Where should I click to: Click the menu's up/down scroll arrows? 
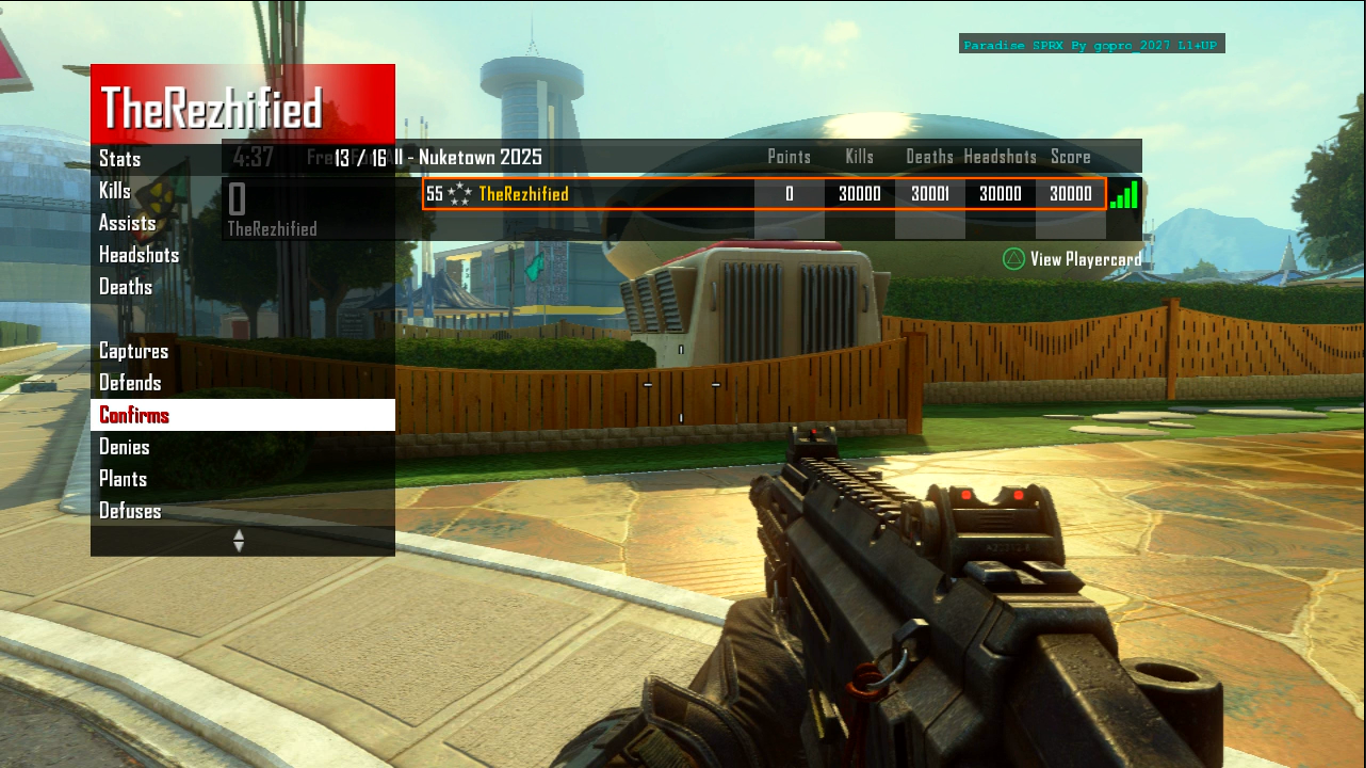238,540
